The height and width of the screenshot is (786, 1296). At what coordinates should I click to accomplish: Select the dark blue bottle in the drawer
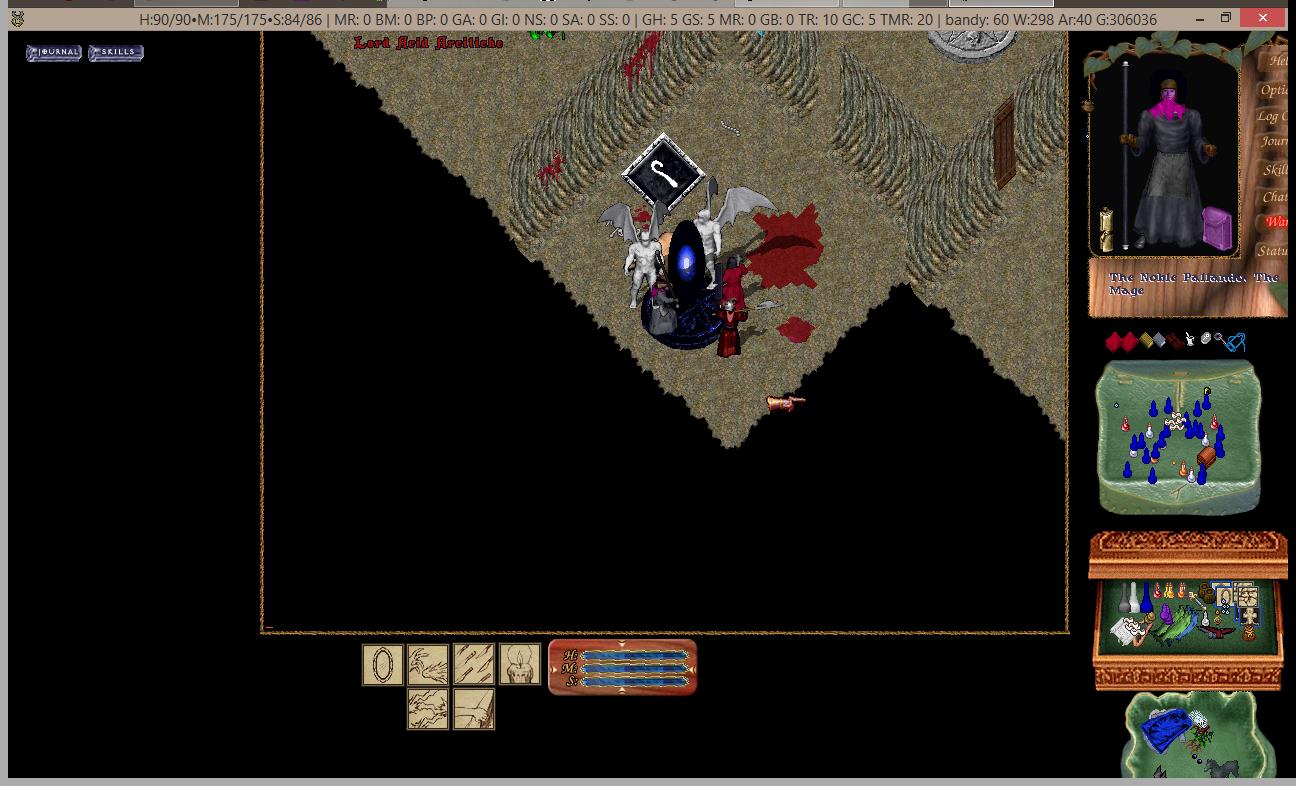tap(1146, 598)
